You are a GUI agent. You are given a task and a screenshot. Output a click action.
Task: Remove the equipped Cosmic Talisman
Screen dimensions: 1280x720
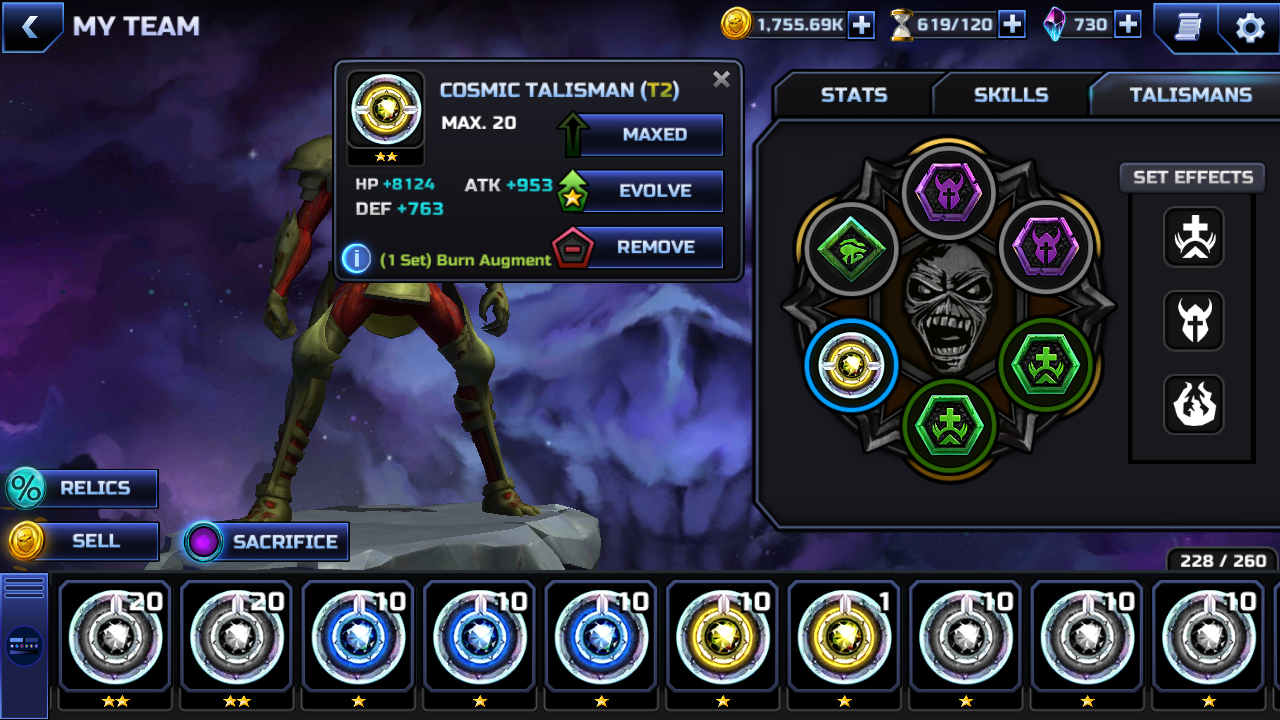(653, 247)
